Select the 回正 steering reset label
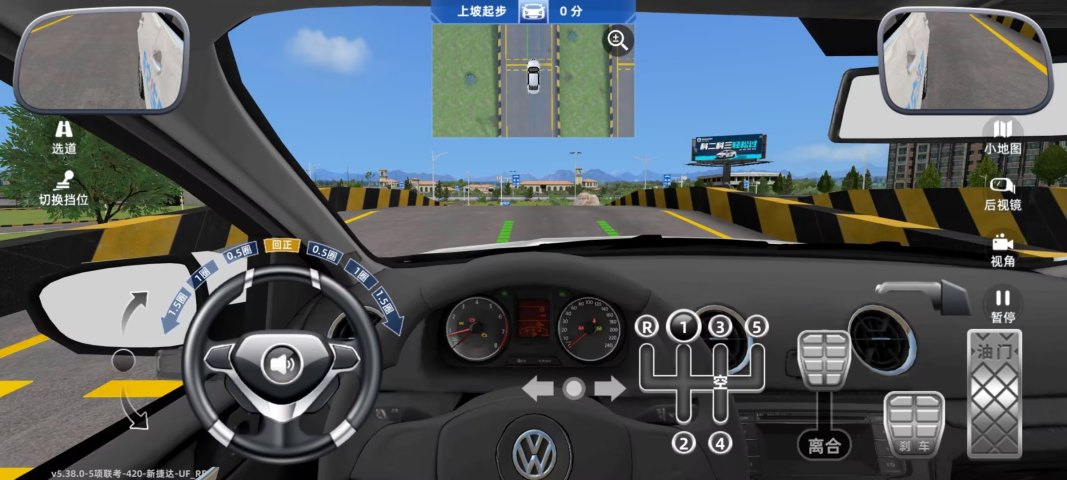The width and height of the screenshot is (1067, 480). click(x=282, y=246)
